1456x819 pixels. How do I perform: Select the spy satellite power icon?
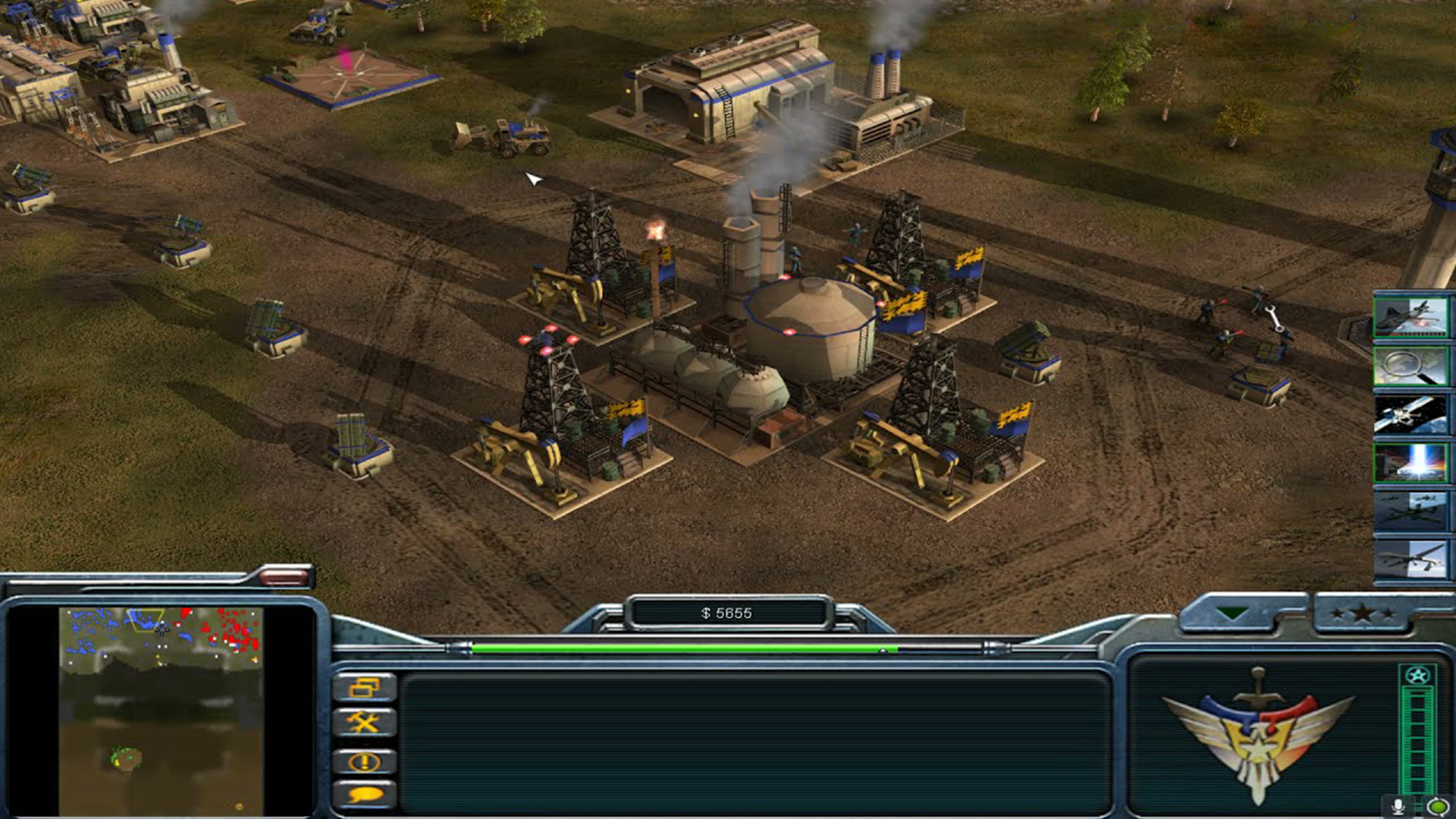[x=1411, y=414]
